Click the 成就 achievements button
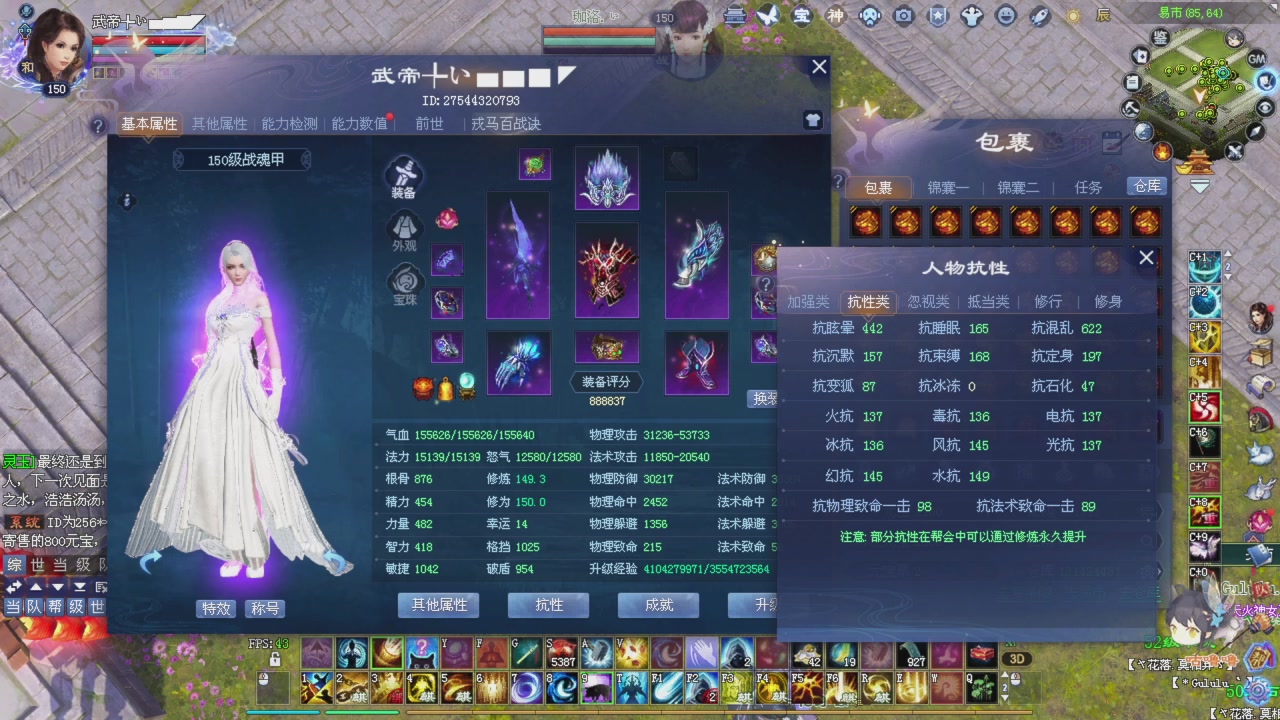 [x=658, y=605]
